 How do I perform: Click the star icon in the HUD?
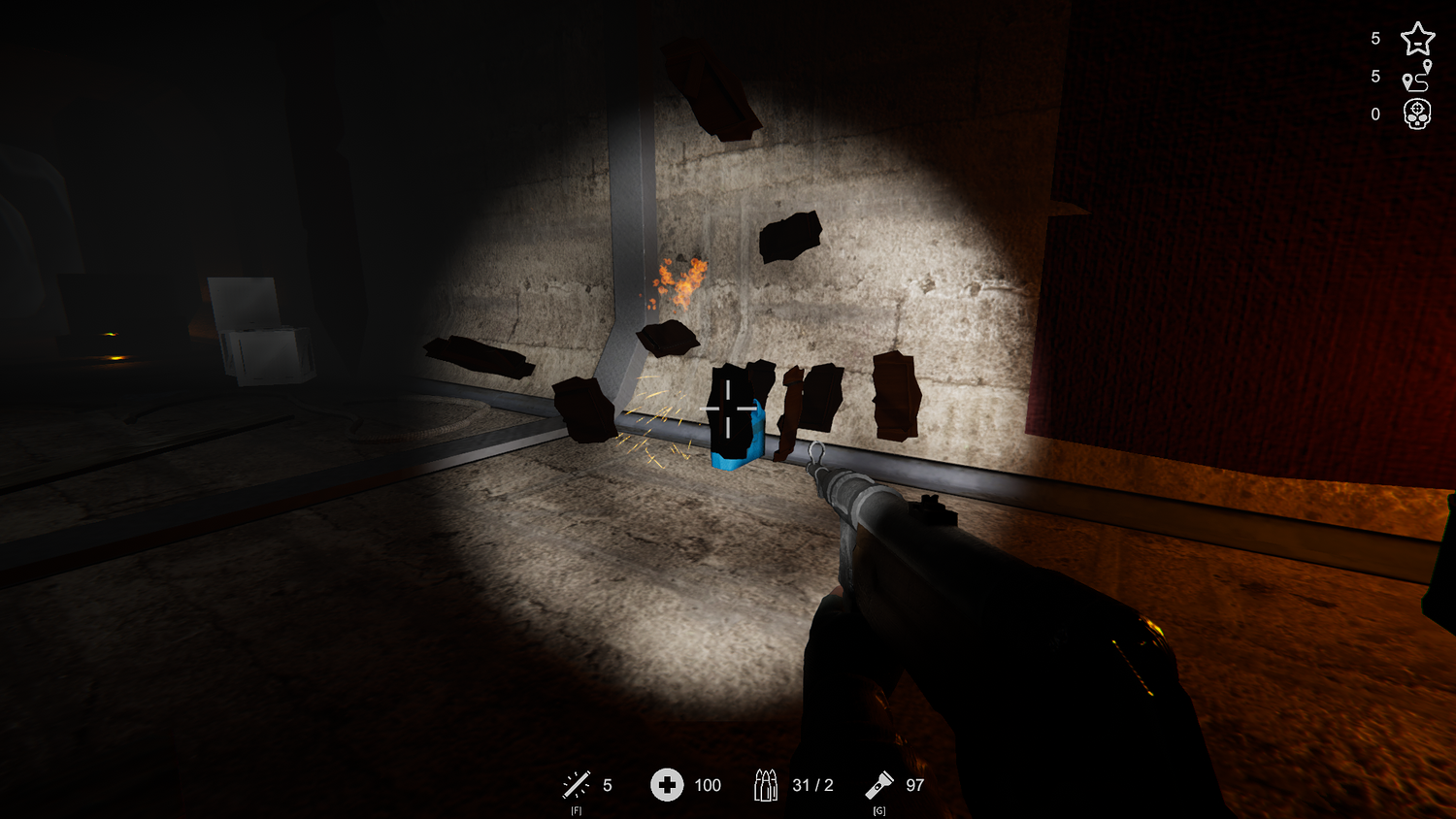[1417, 39]
